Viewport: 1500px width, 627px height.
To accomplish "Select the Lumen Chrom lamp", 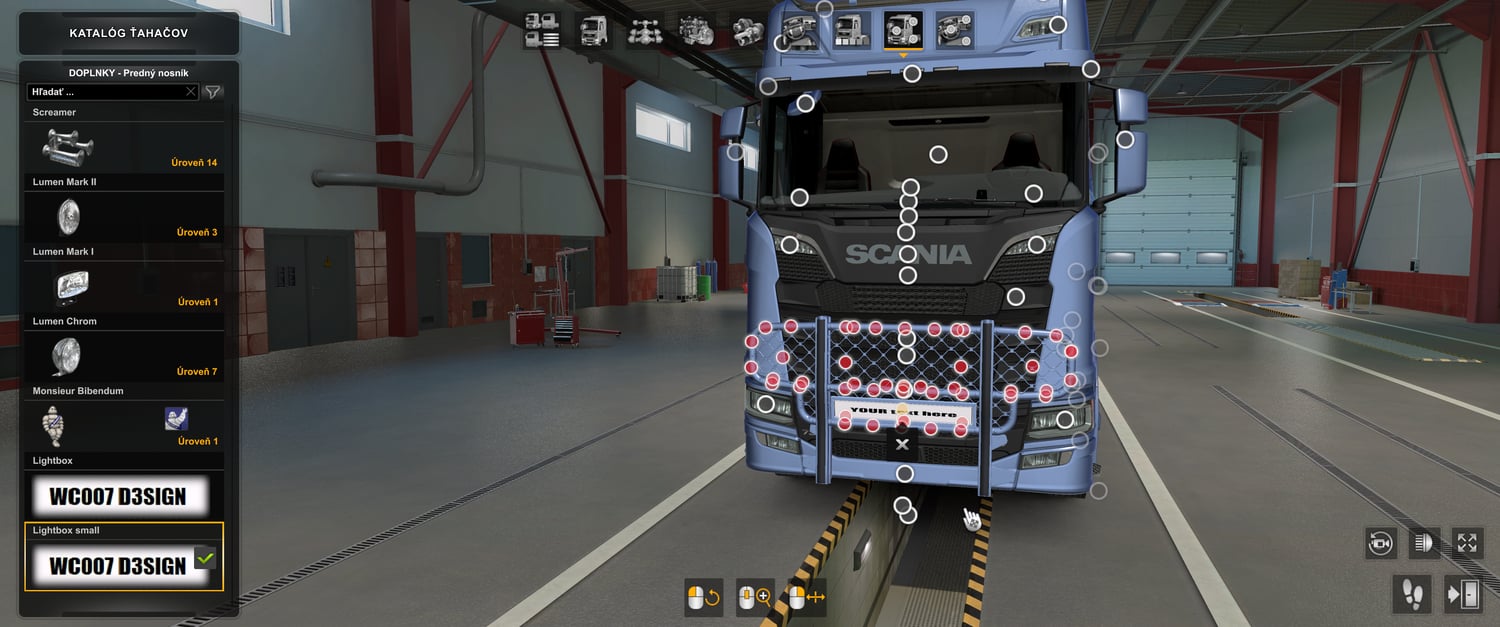I will (124, 357).
